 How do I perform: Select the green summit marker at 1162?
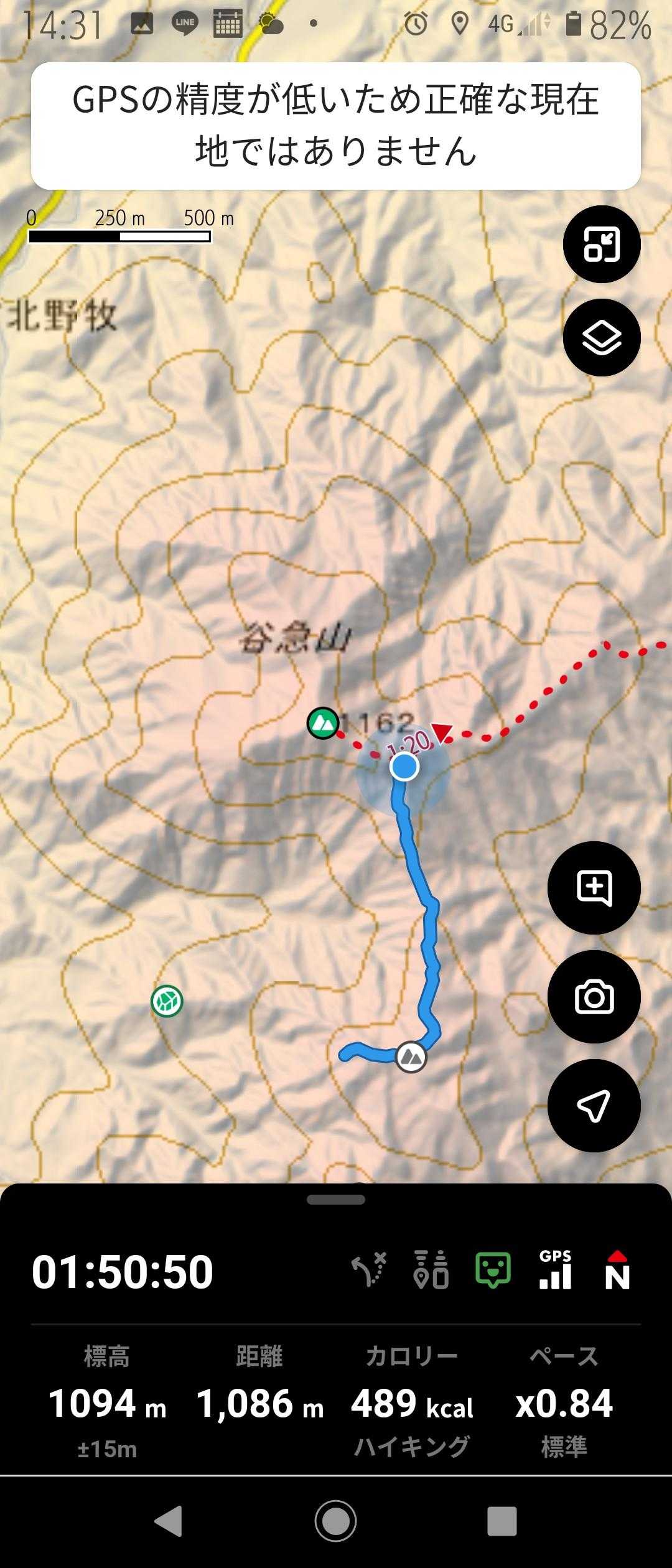[x=323, y=723]
